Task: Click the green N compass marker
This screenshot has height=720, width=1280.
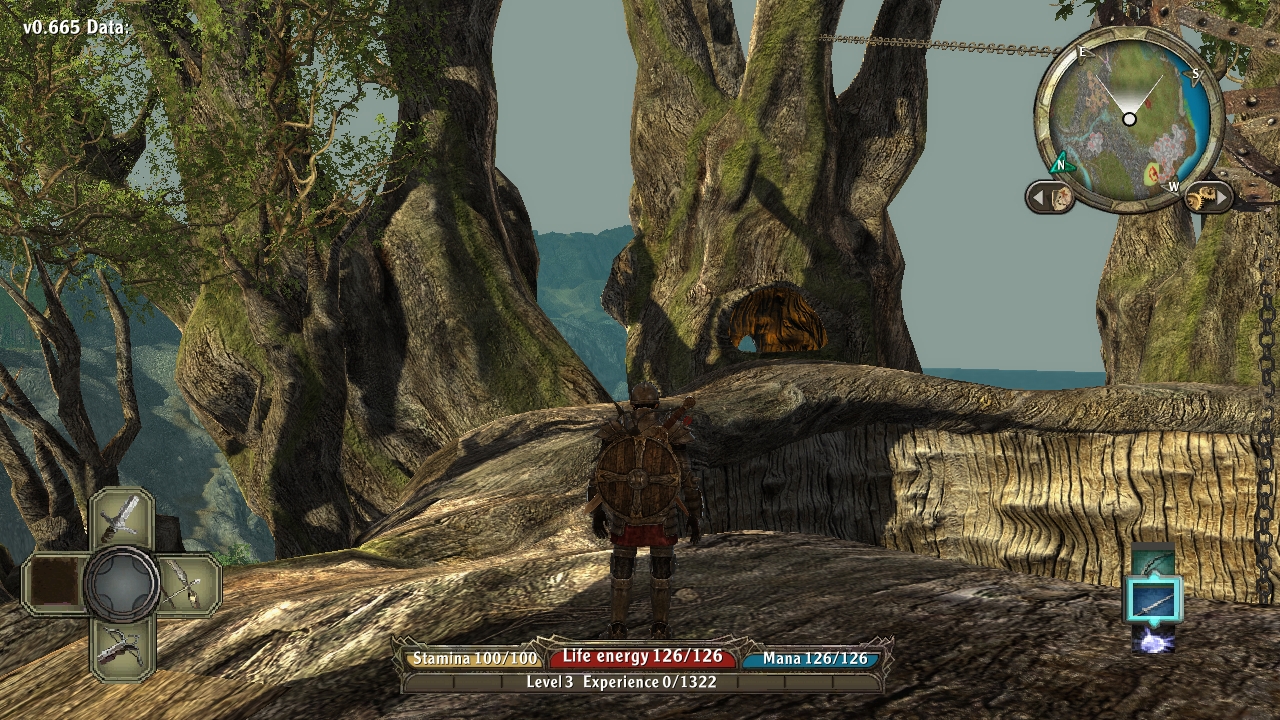Action: (1061, 164)
